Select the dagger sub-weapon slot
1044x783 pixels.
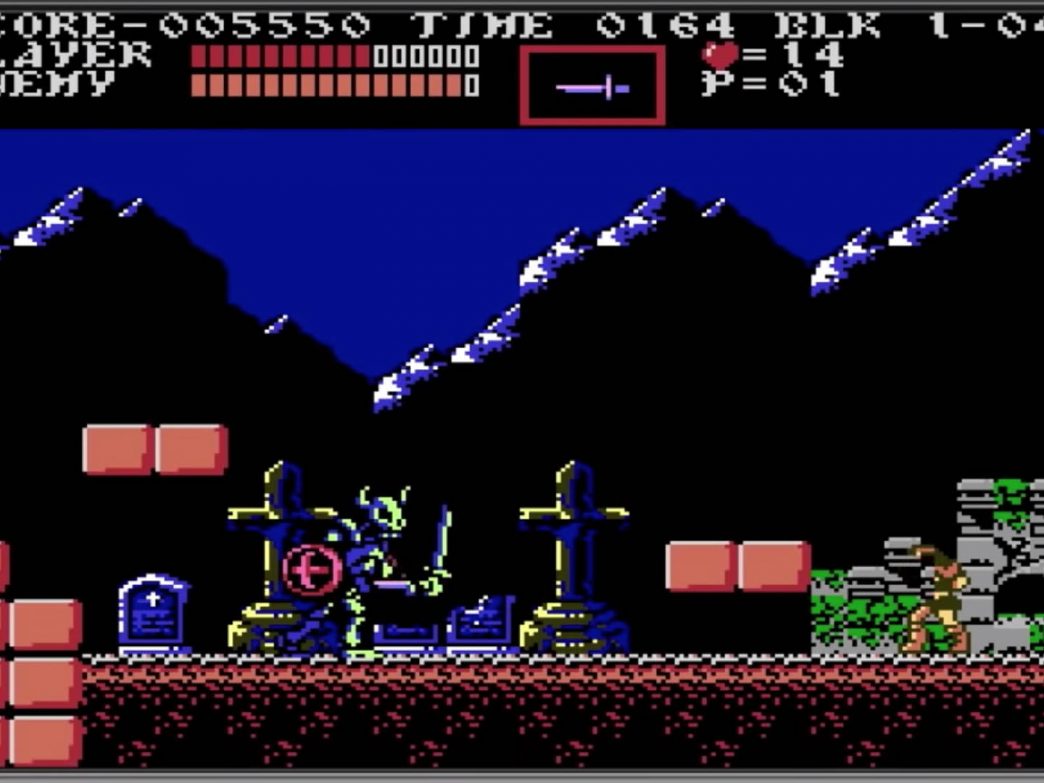point(592,87)
